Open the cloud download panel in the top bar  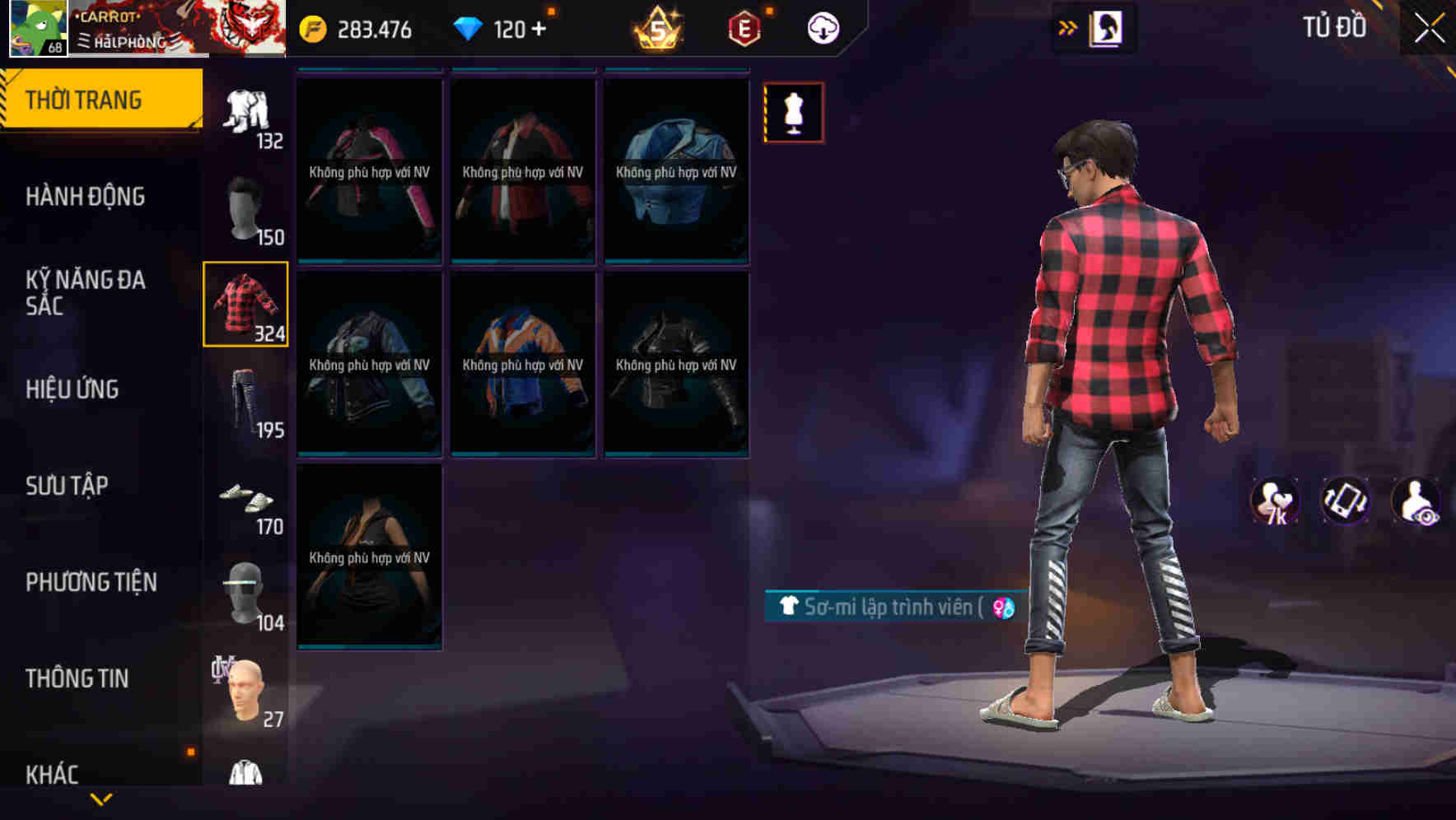822,27
